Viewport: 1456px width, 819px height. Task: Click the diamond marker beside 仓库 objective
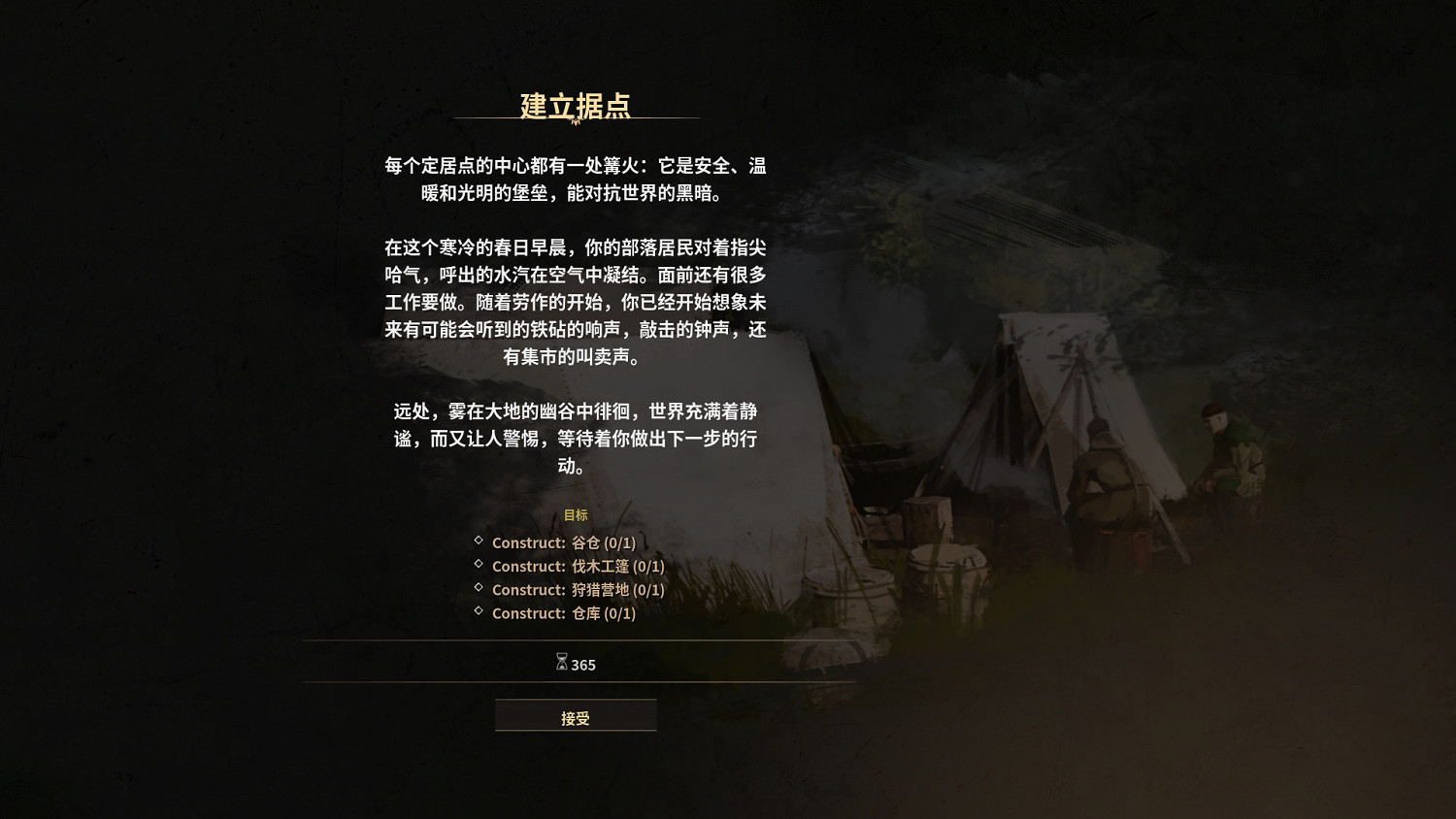pos(477,612)
